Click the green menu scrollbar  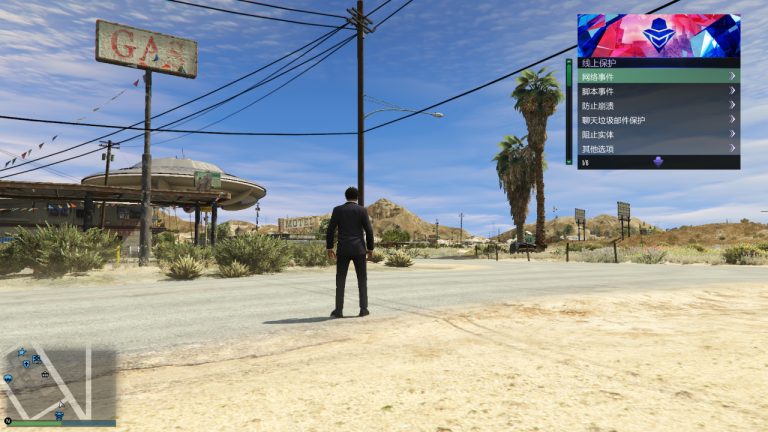[569, 112]
